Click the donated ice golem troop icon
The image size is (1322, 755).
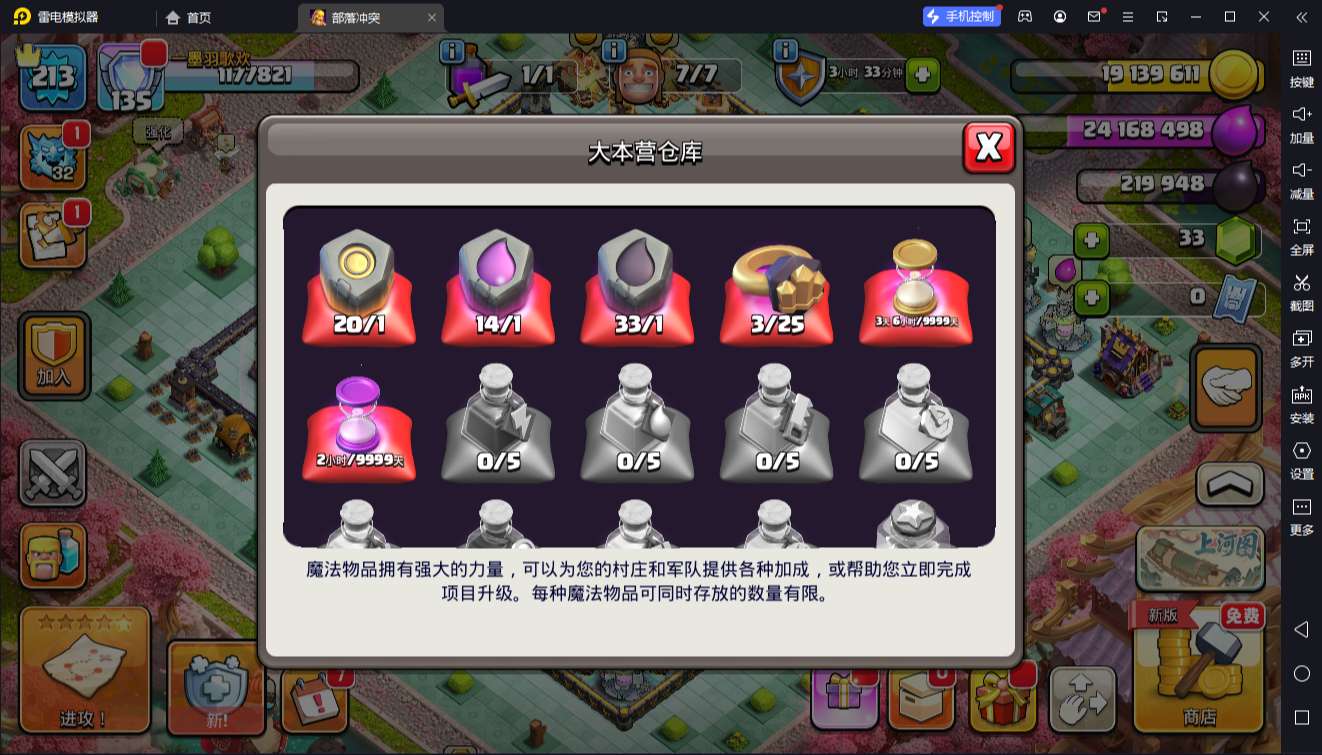pyautogui.click(x=54, y=155)
